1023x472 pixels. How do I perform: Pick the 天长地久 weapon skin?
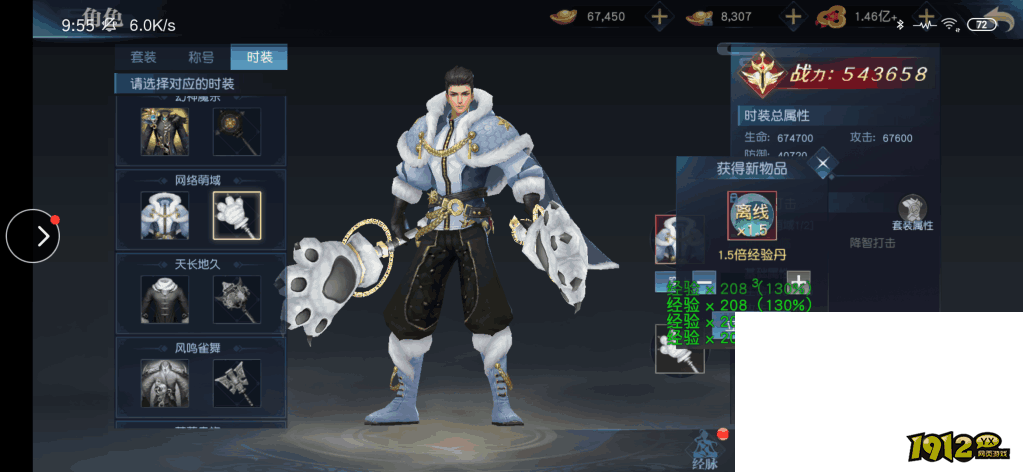pos(237,299)
